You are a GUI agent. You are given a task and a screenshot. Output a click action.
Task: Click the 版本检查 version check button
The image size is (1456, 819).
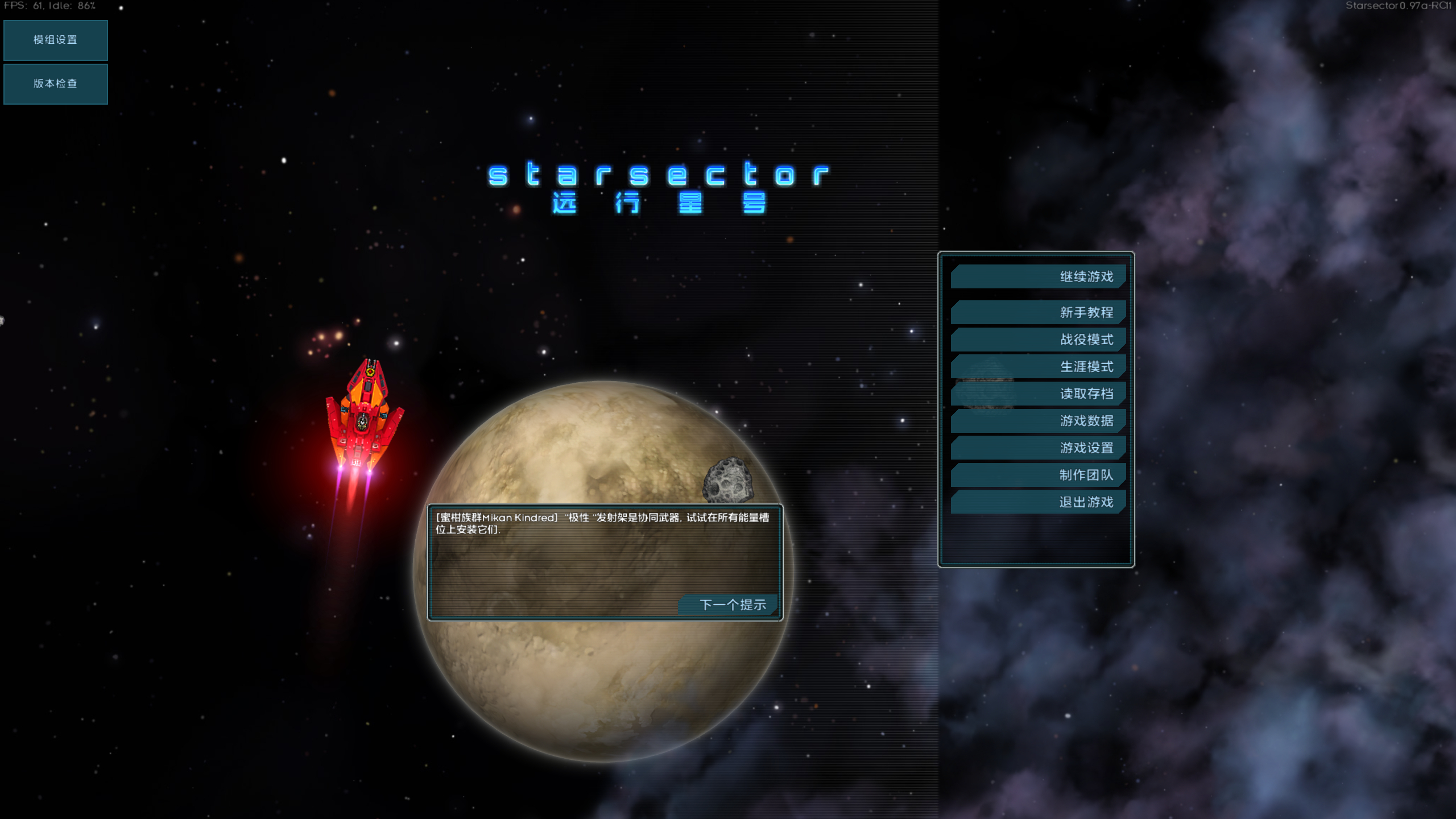coord(55,84)
